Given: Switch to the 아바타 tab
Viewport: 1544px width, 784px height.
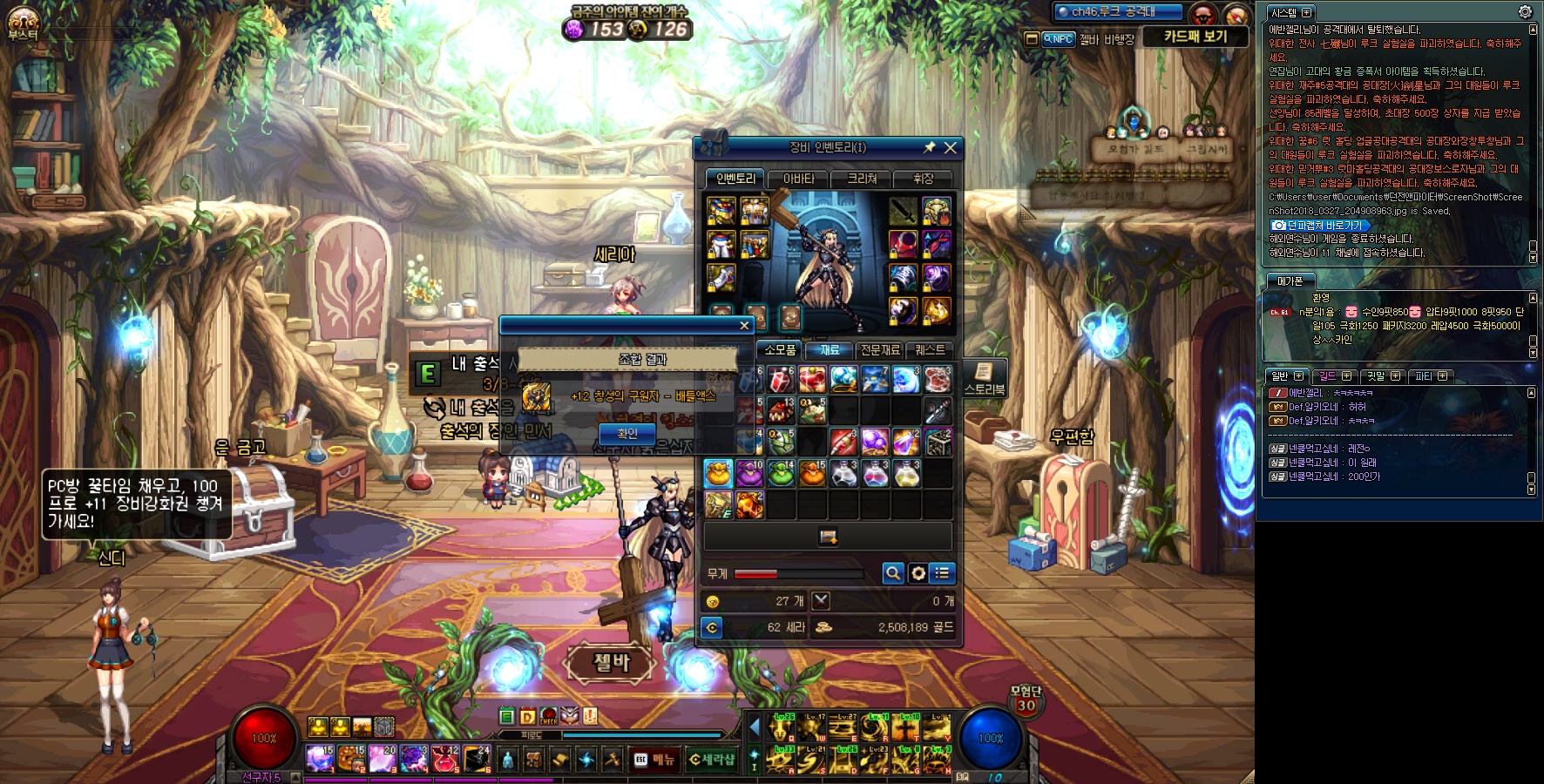Looking at the screenshot, I should pos(798,179).
